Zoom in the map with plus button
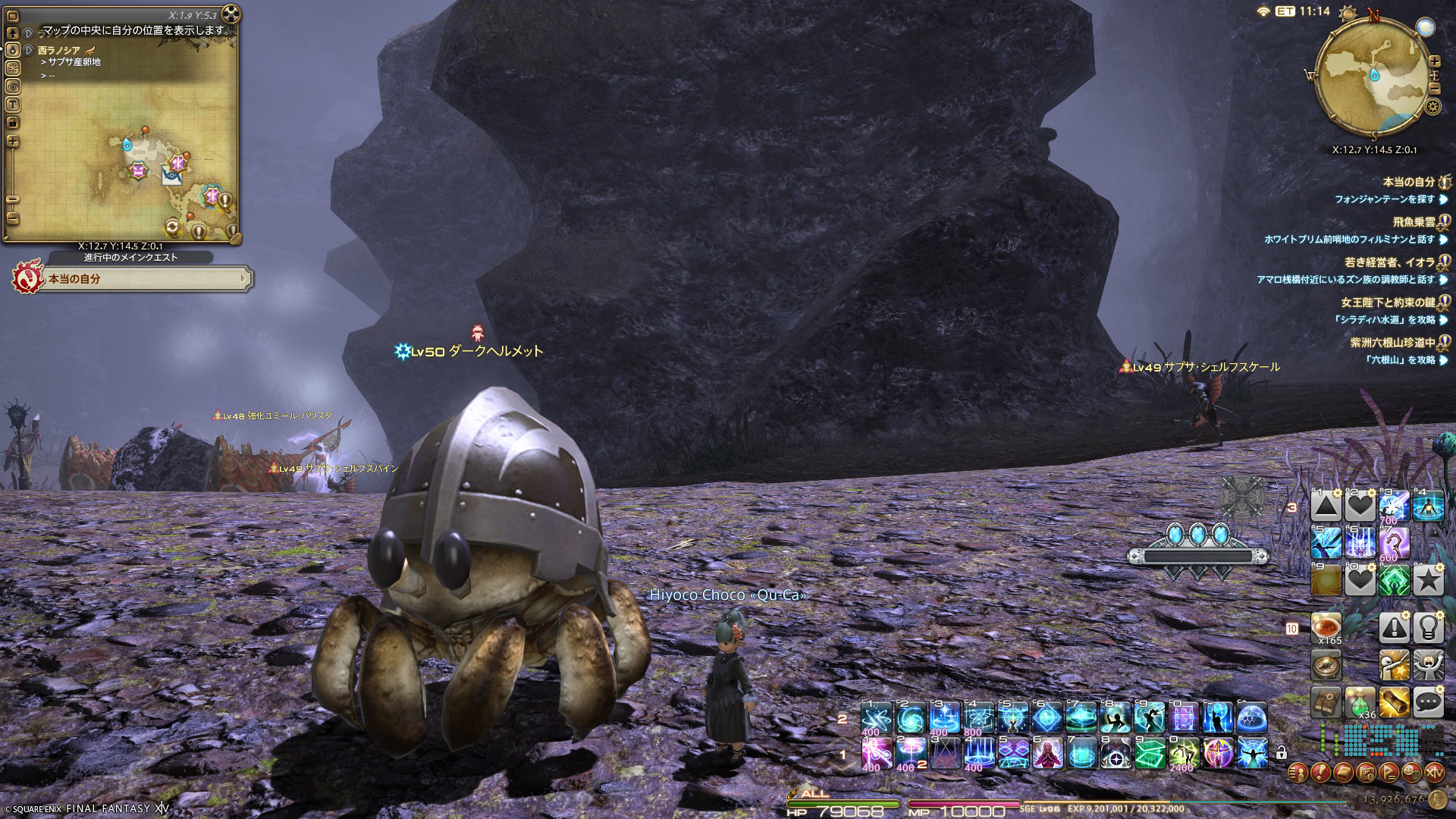 [x=13, y=142]
